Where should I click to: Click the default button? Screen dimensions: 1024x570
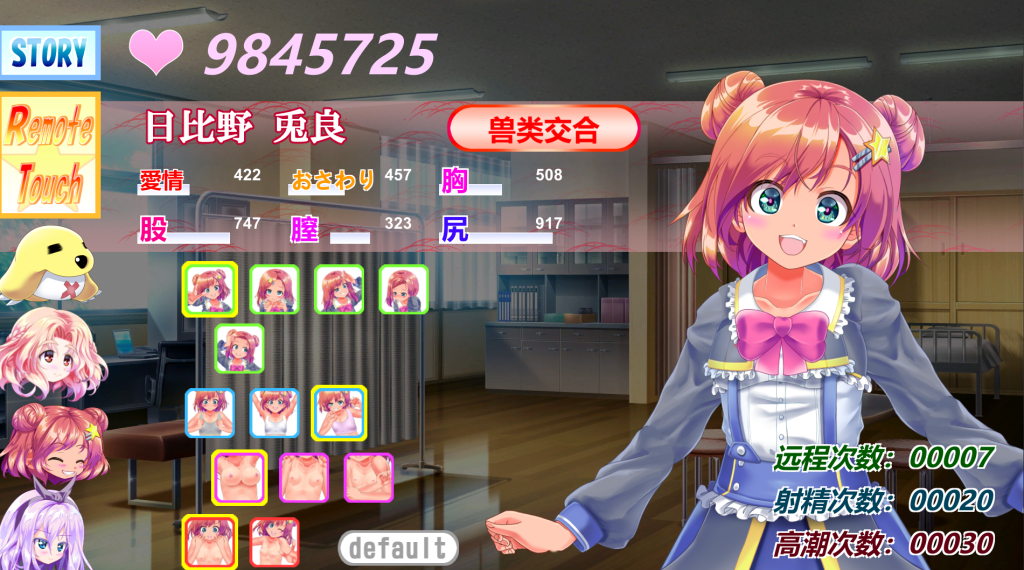click(398, 547)
